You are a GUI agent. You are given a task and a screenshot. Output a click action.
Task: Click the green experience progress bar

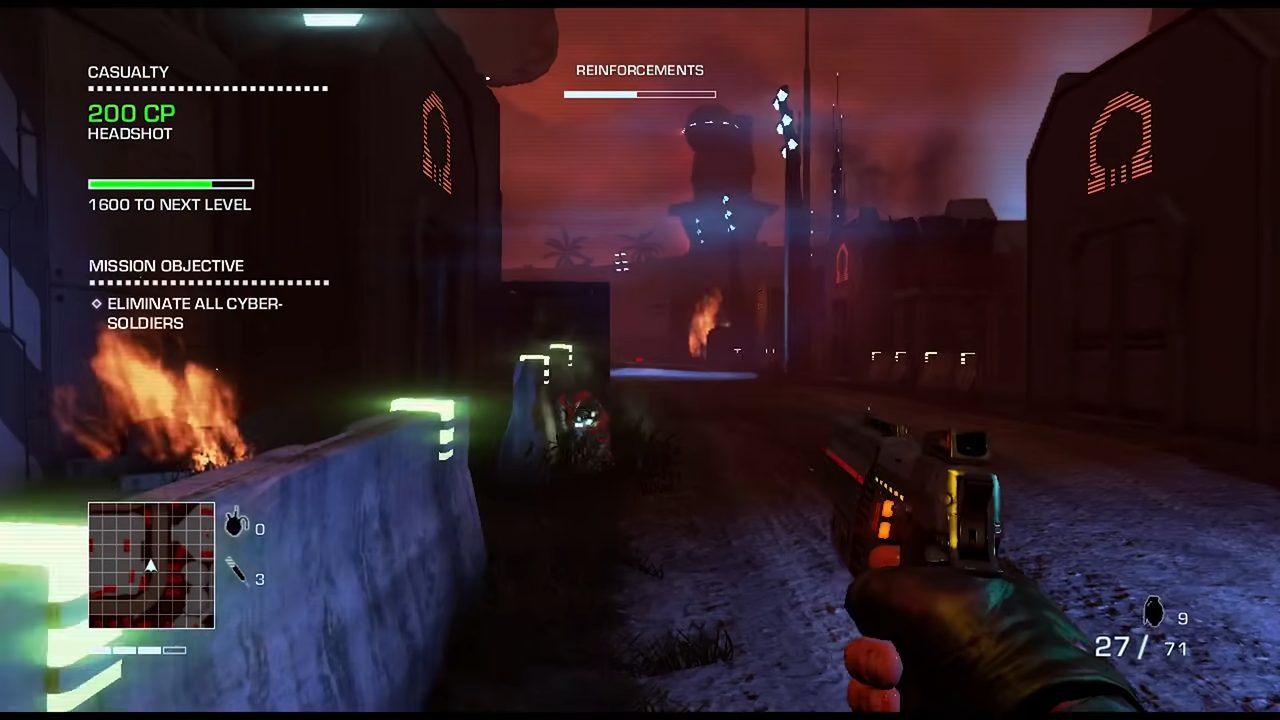point(150,183)
